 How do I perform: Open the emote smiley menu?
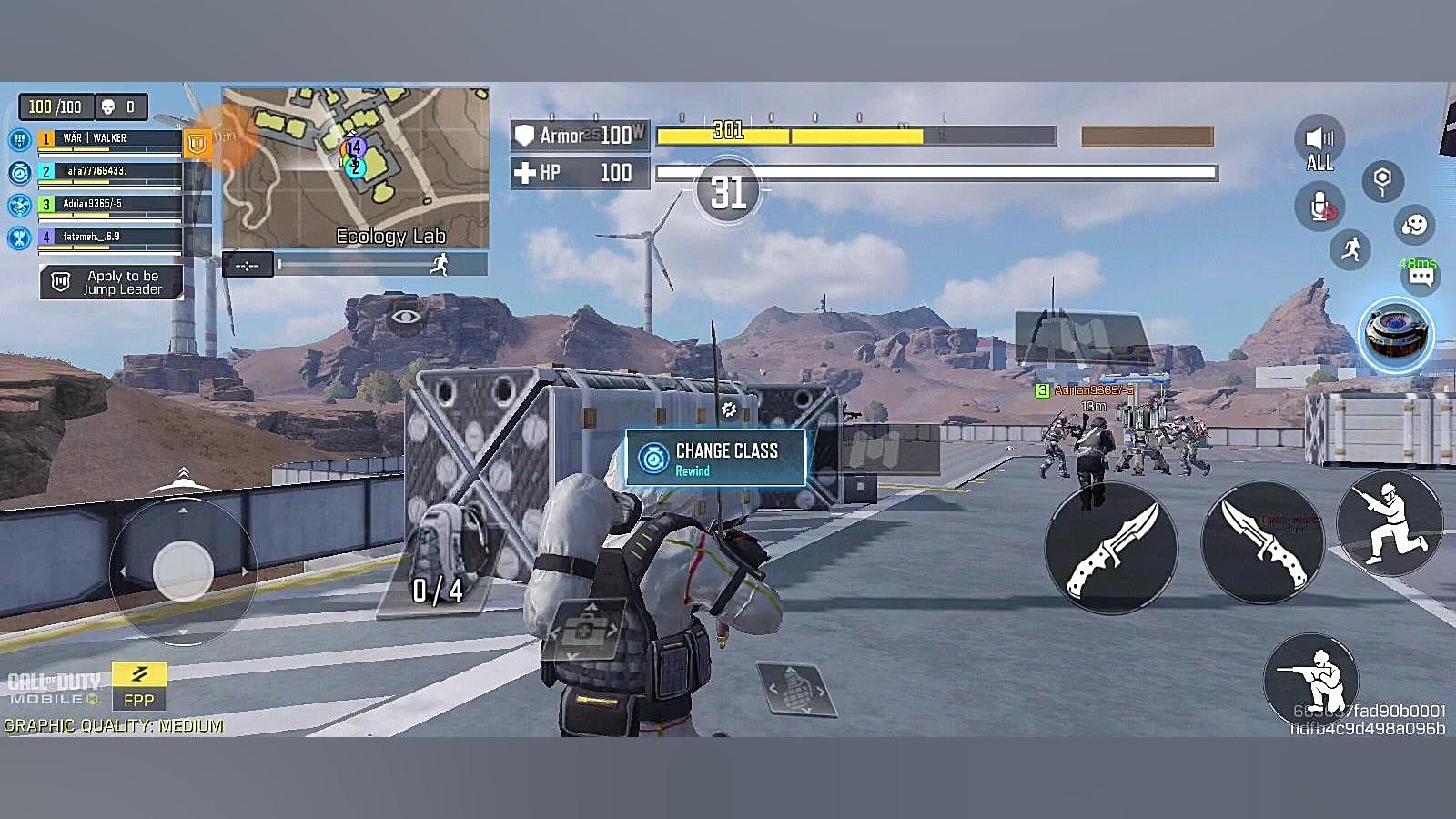coord(1414,225)
